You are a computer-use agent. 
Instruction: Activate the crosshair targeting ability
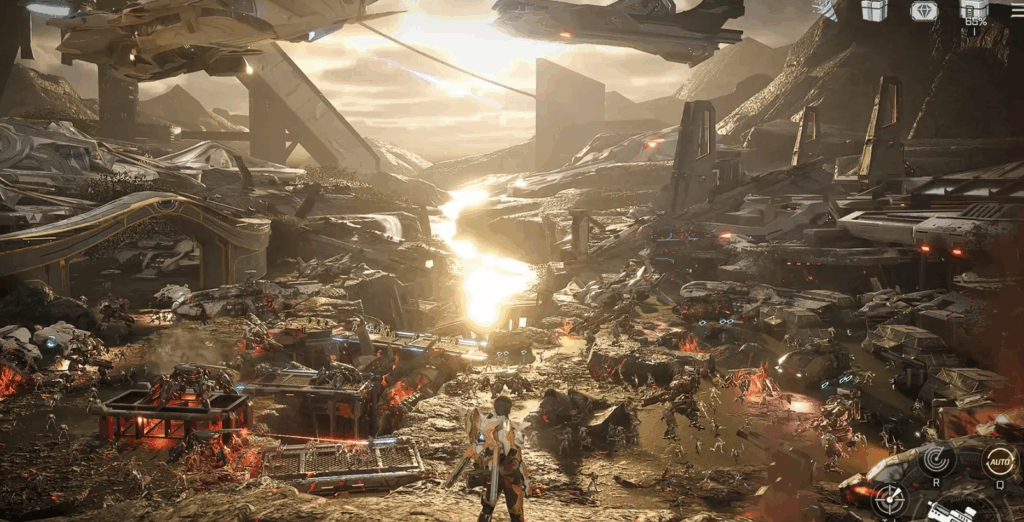[x=889, y=499]
